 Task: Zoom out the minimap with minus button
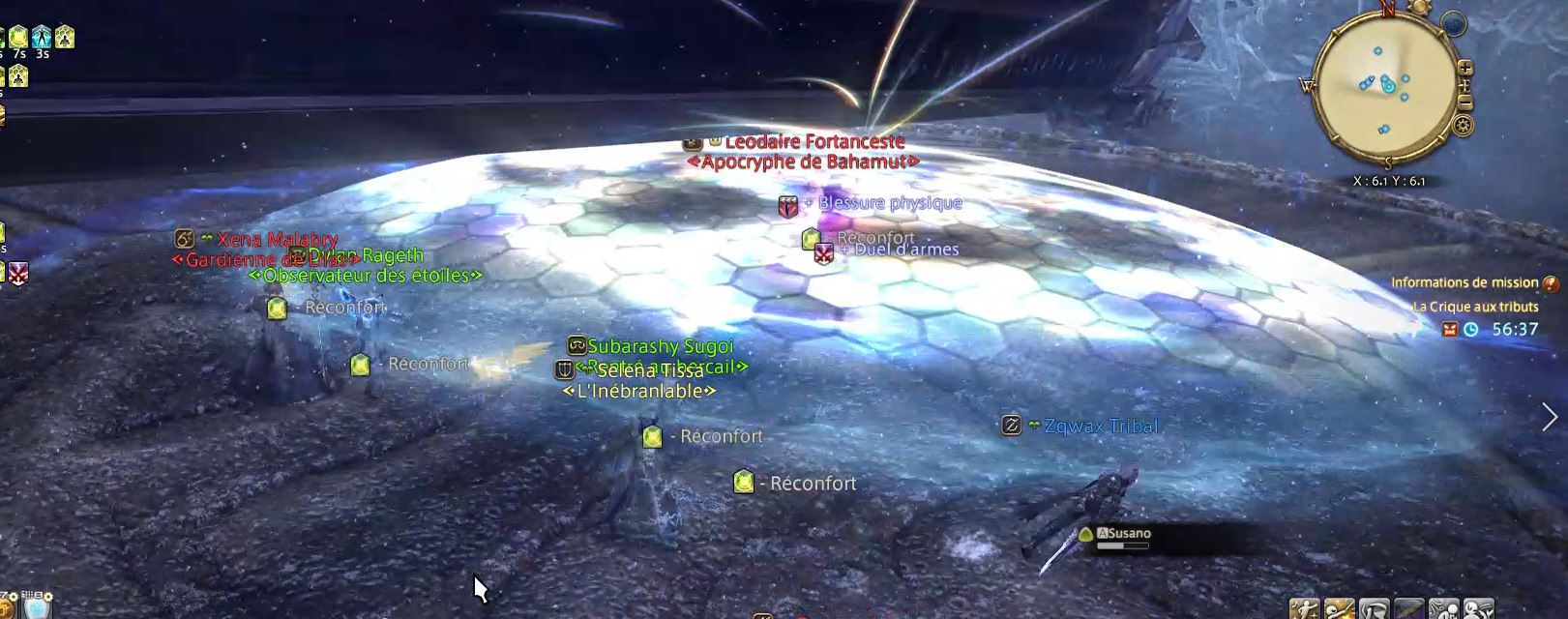point(1465,103)
